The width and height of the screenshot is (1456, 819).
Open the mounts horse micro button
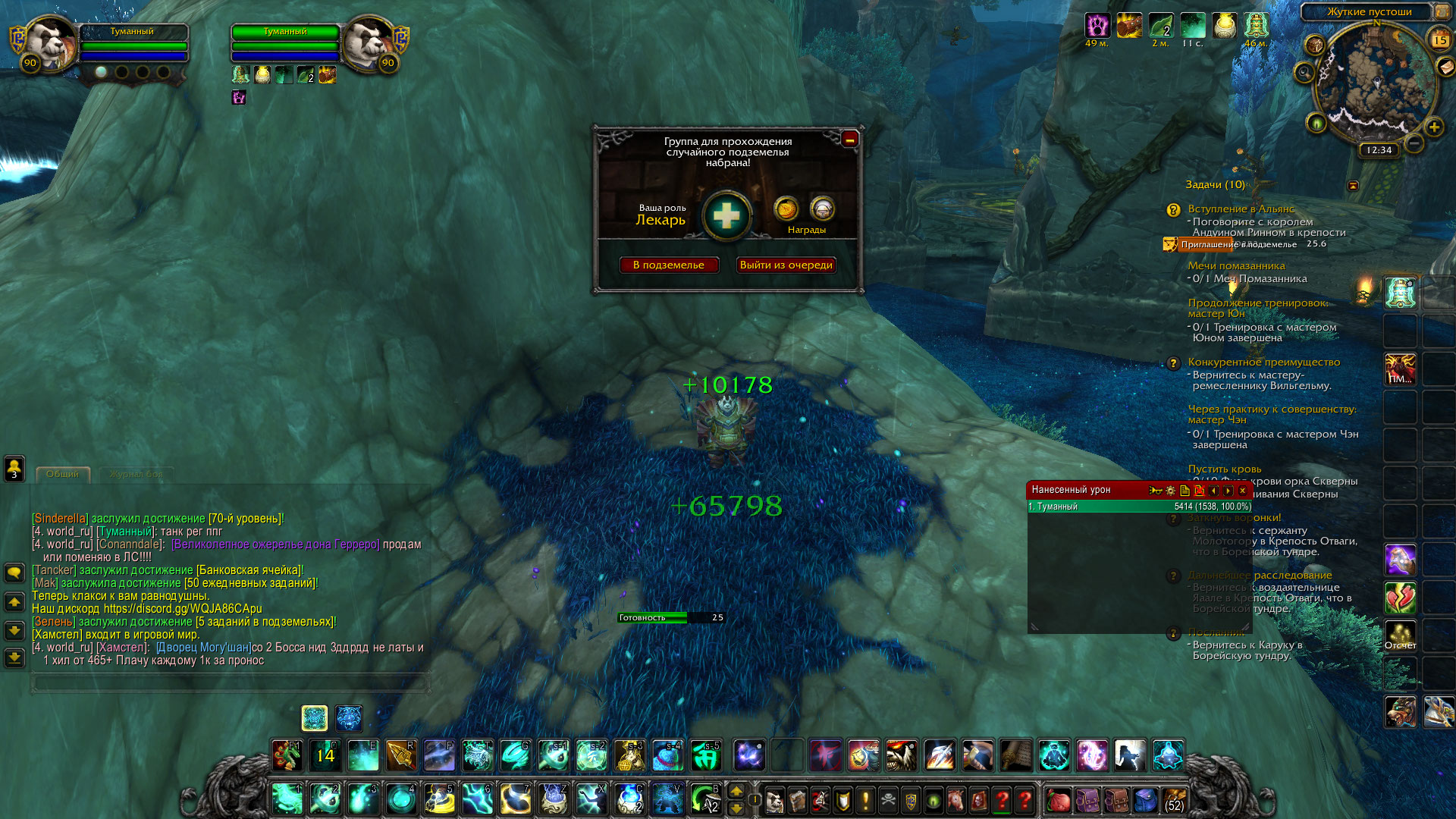coord(956,800)
